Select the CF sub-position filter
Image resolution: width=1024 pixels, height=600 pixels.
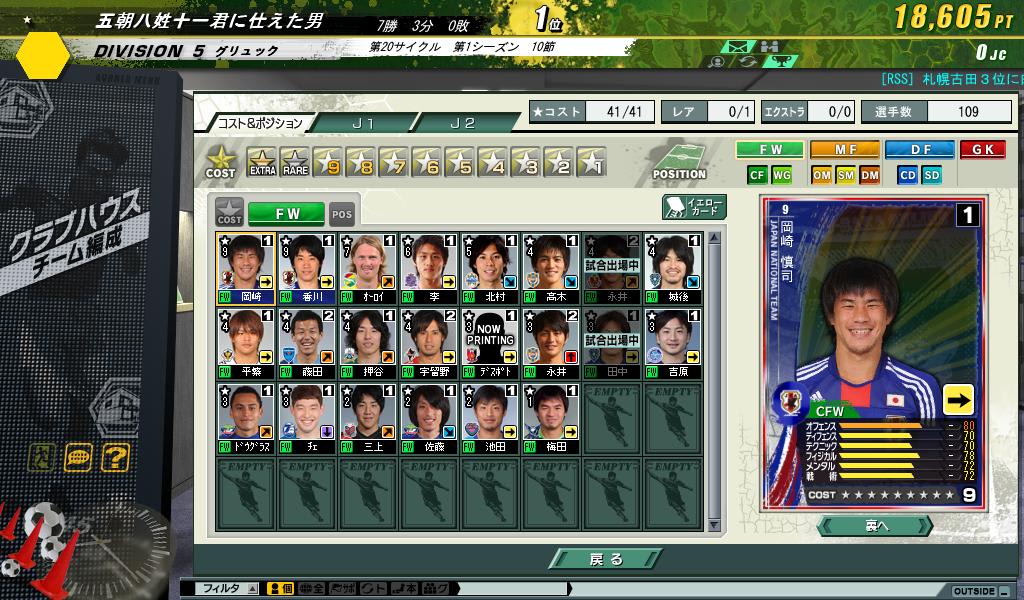click(757, 175)
